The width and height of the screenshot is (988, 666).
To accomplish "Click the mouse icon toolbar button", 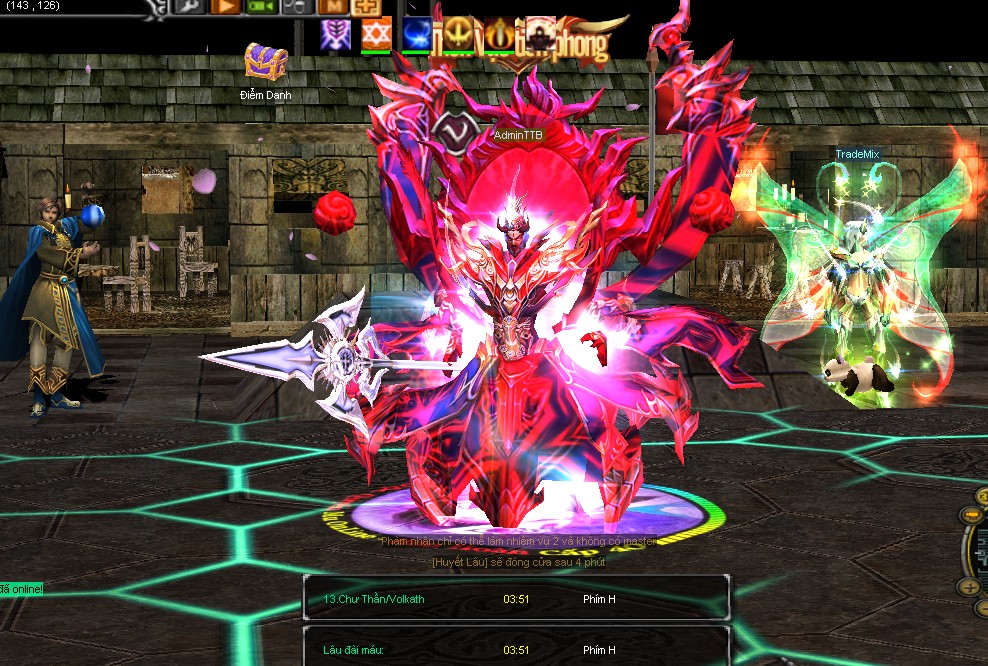I will [x=295, y=6].
